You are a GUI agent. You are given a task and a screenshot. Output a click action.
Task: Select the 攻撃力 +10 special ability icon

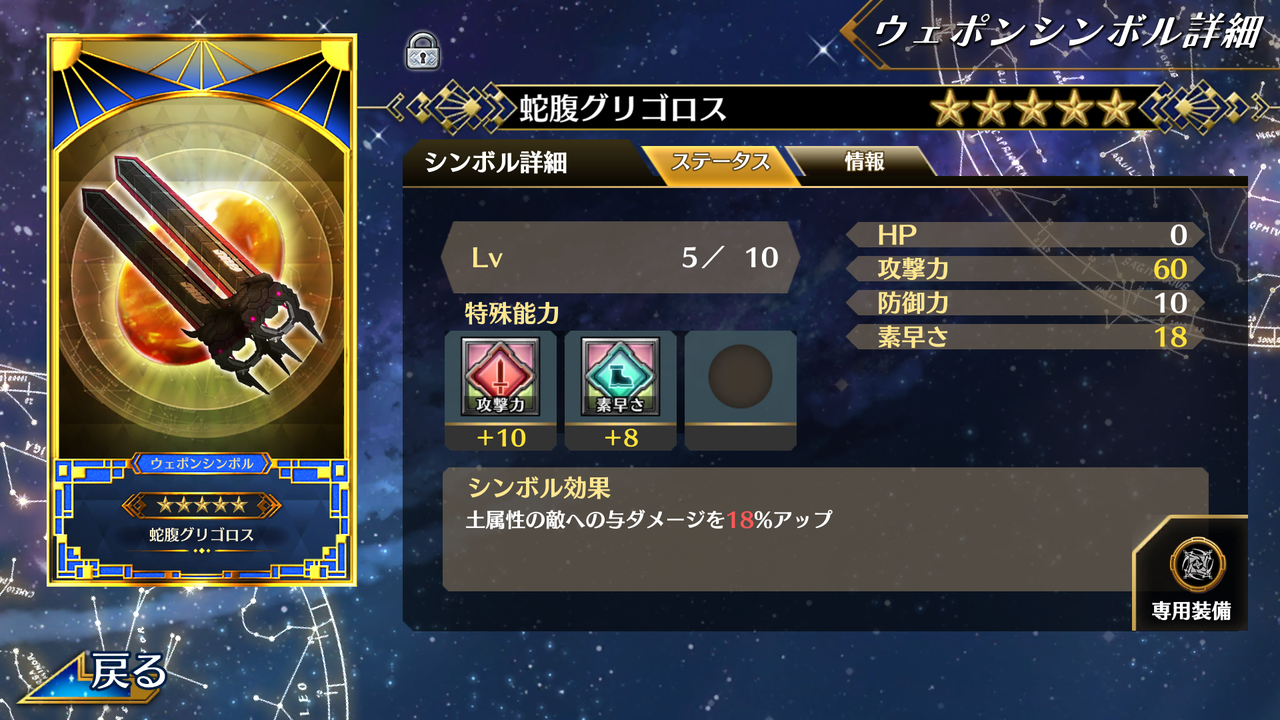[501, 385]
